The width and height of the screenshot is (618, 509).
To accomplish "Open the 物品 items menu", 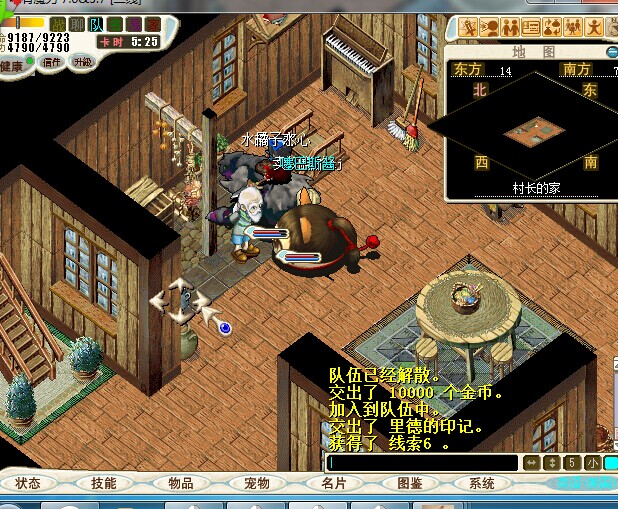I will 181,483.
